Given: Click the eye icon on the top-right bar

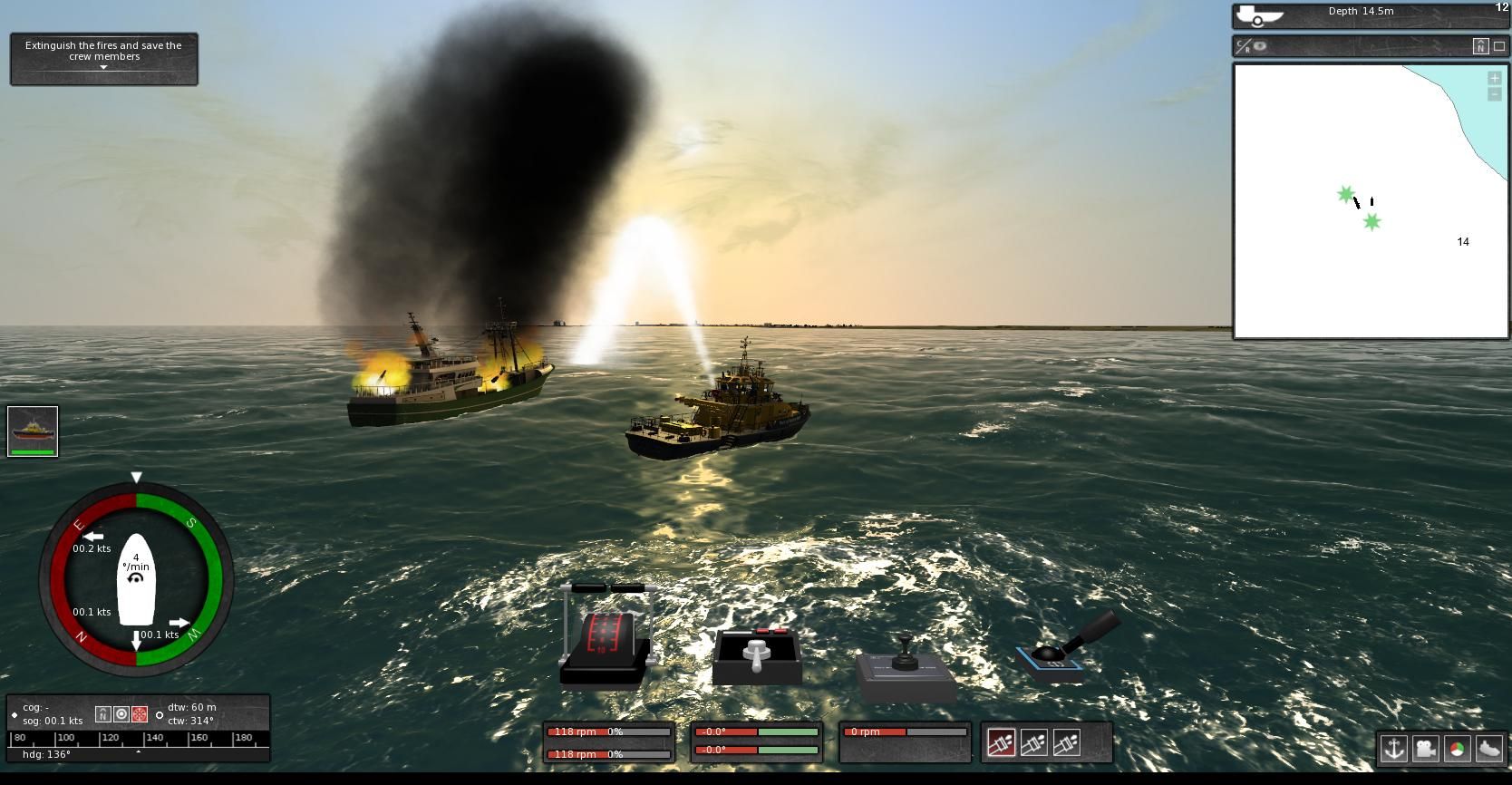Looking at the screenshot, I should point(1261,47).
